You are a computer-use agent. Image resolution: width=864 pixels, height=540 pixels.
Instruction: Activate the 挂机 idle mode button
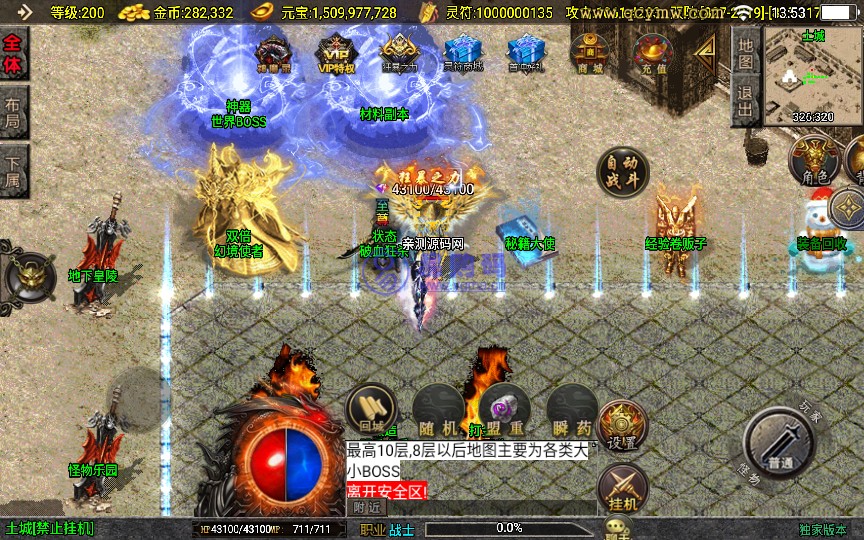click(622, 489)
